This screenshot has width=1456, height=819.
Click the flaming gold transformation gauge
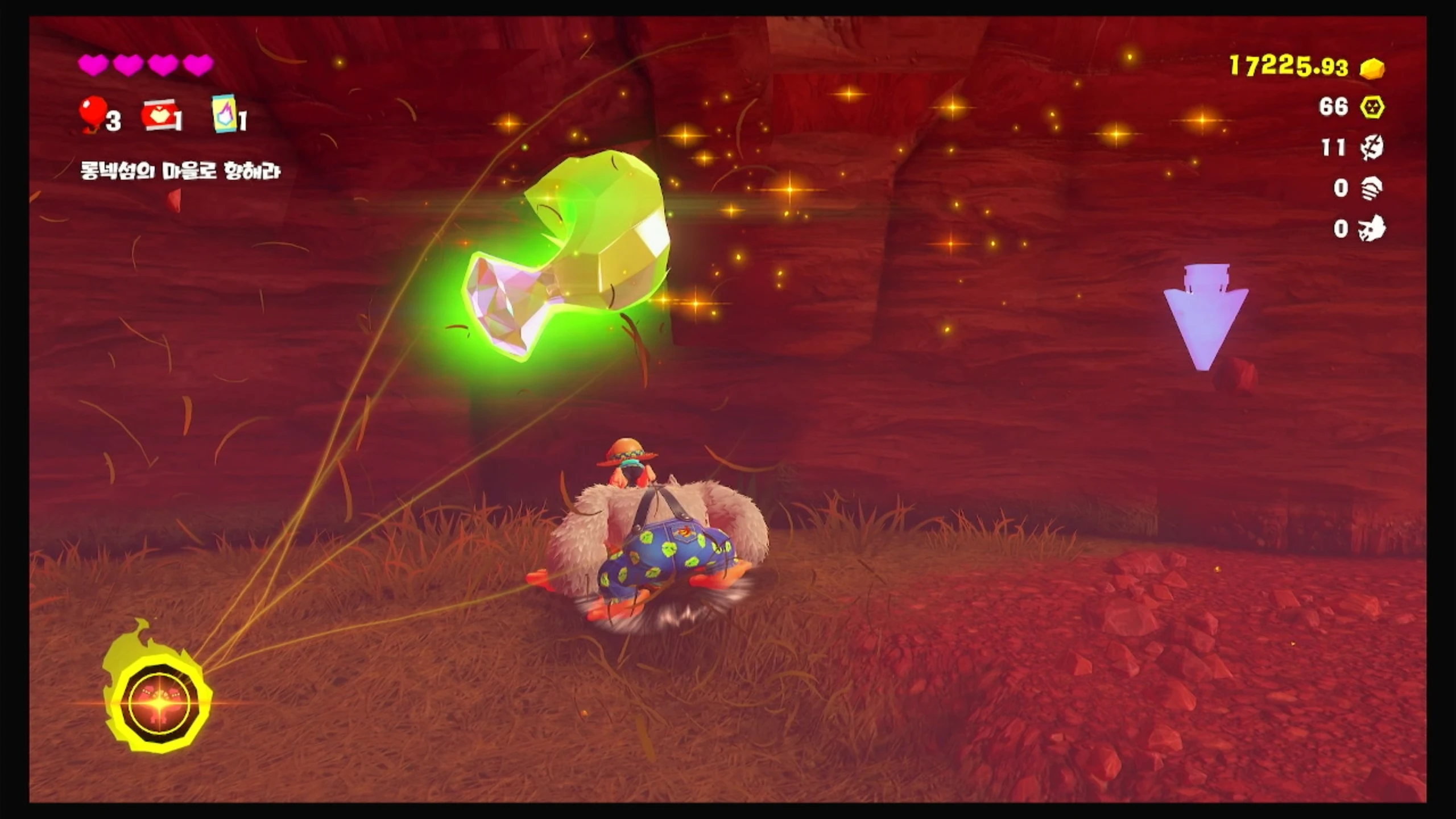click(159, 702)
